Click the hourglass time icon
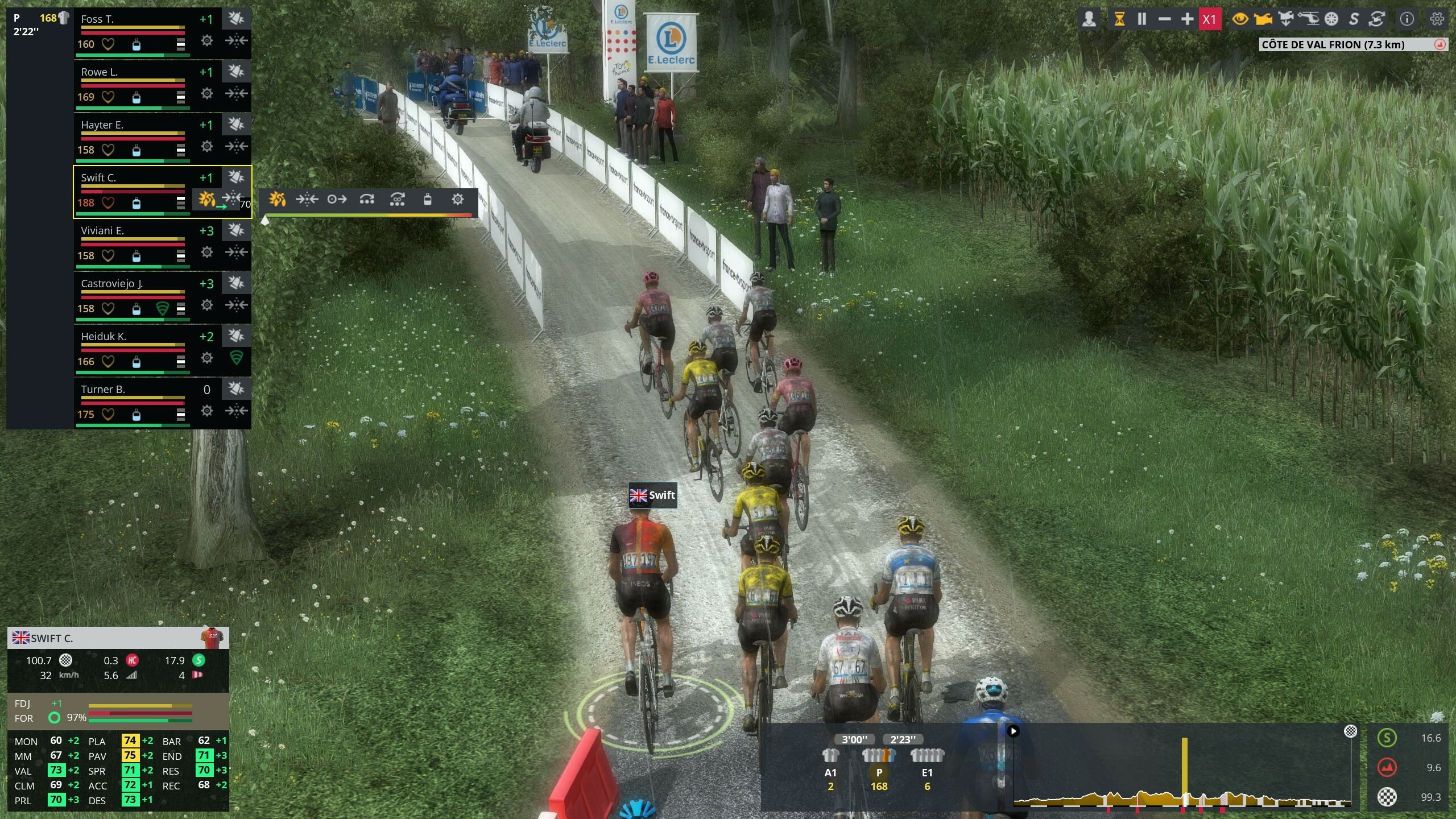The image size is (1456, 819). 1119,19
